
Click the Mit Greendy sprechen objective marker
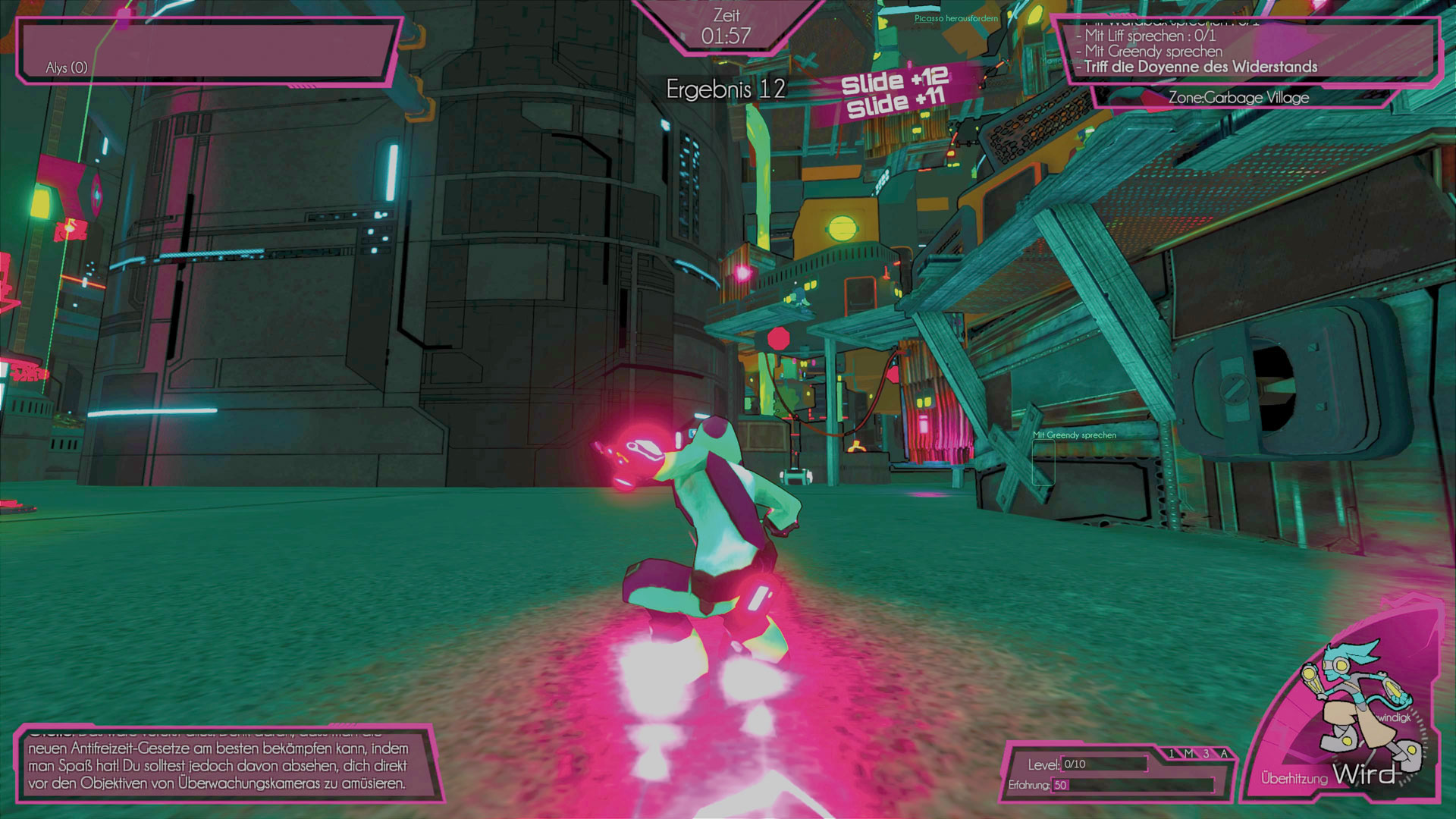(1074, 435)
